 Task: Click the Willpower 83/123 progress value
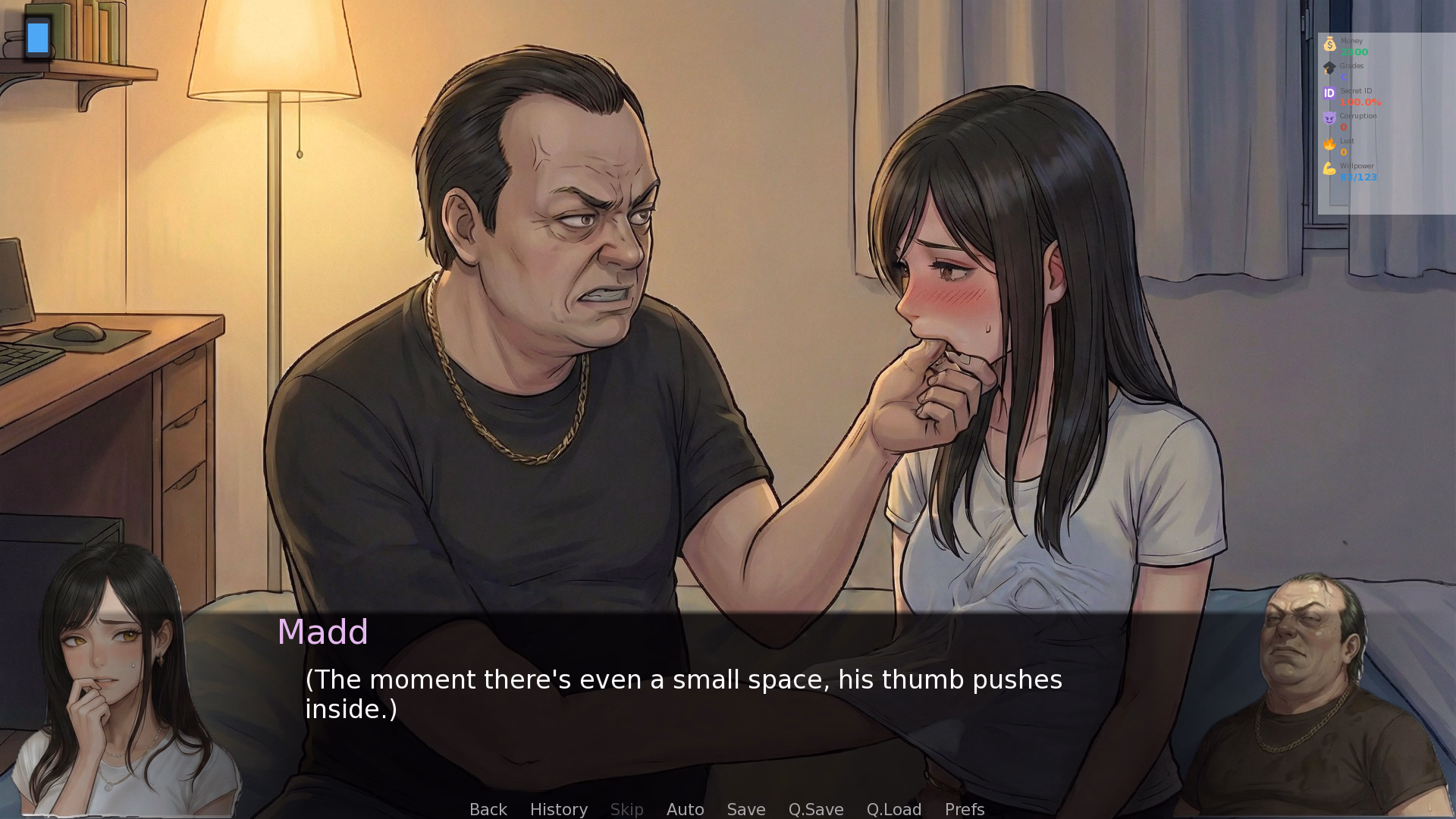click(x=1359, y=177)
